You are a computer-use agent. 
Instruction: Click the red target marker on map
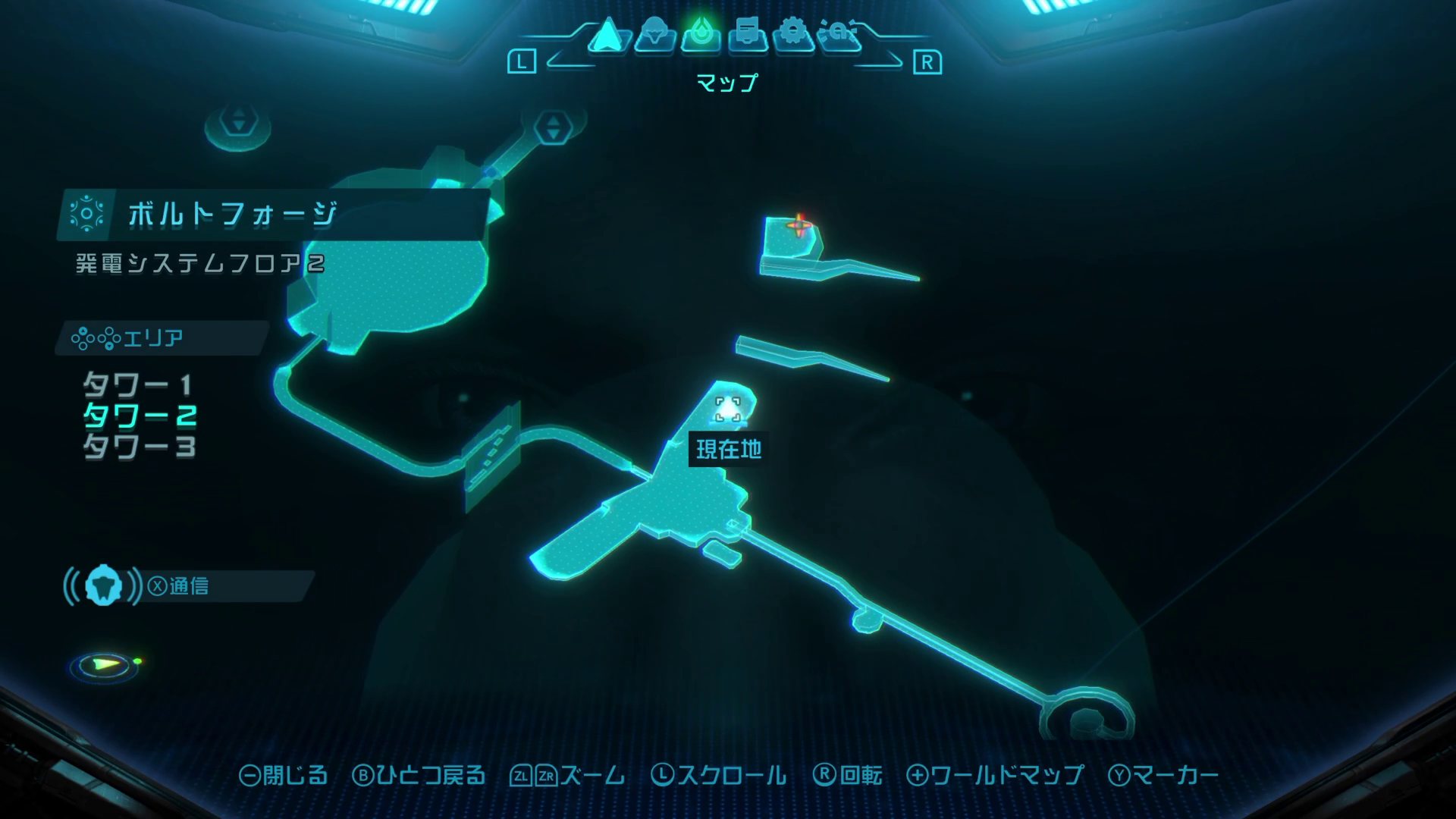tap(799, 224)
